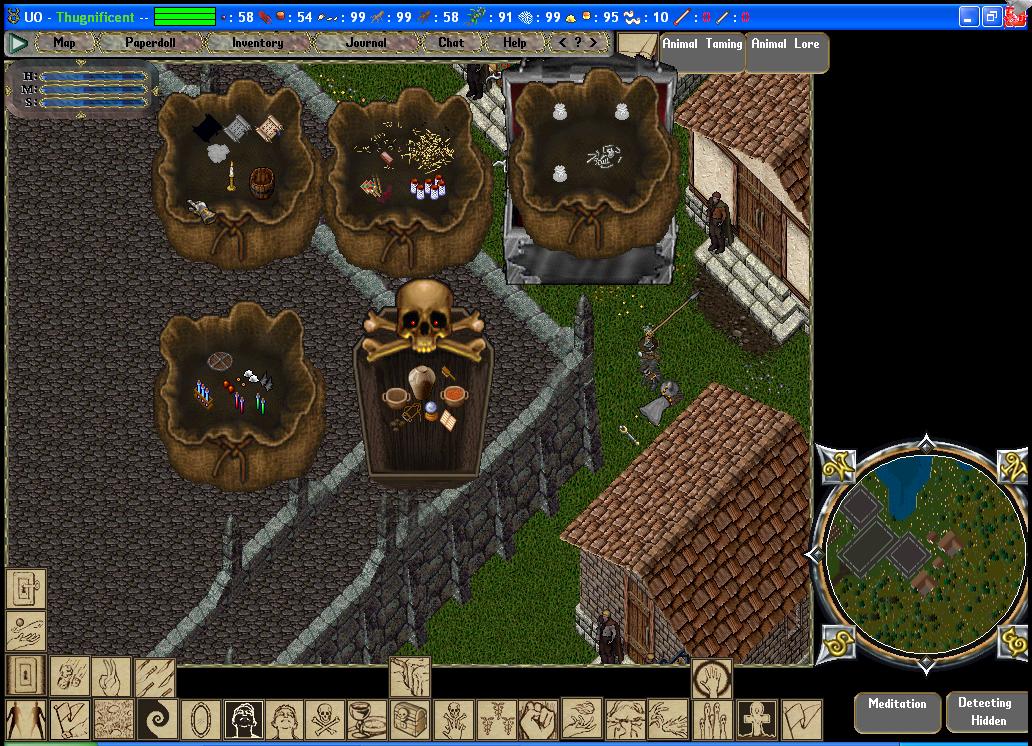Open the Paperdoll window
1032x746 pixels.
tap(149, 43)
